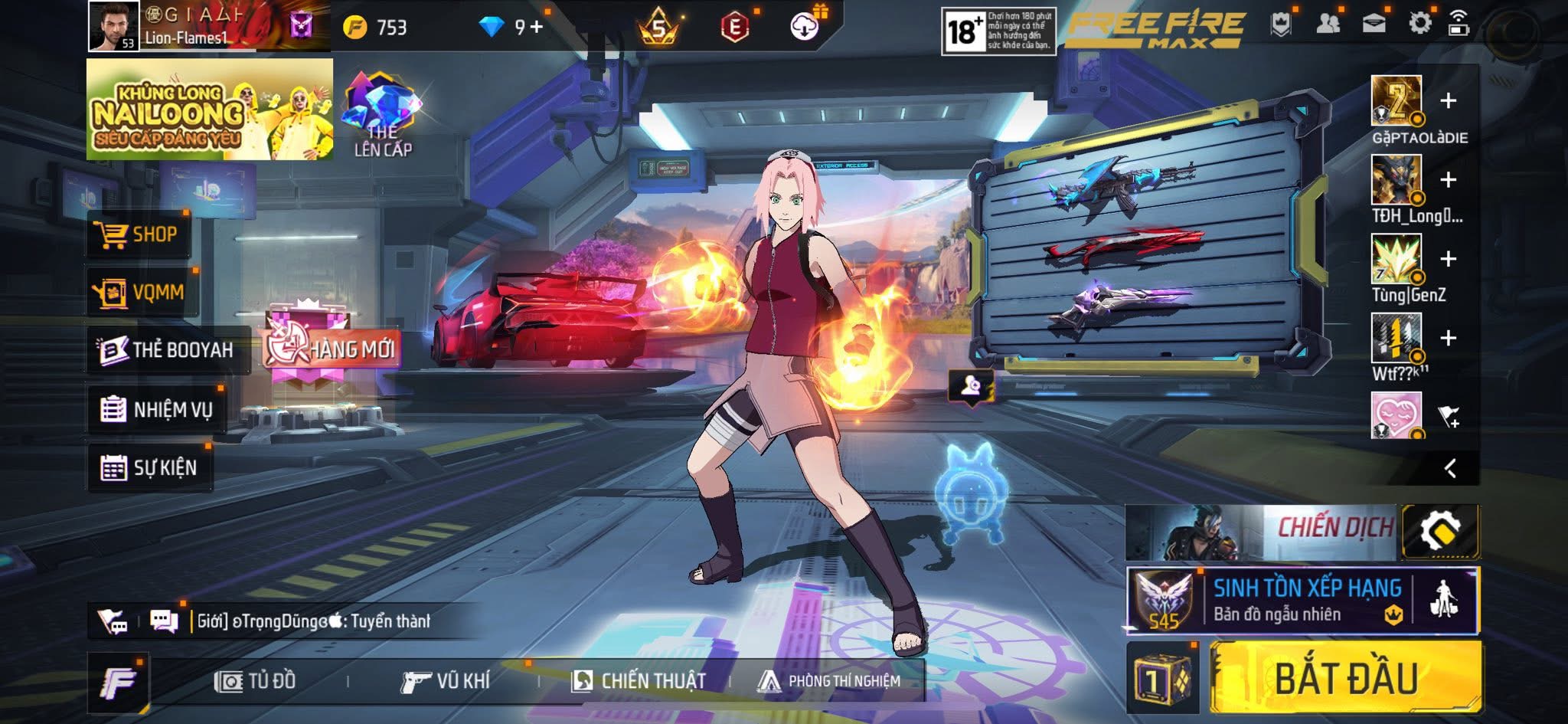Open the gear settings icon

(x=1419, y=24)
